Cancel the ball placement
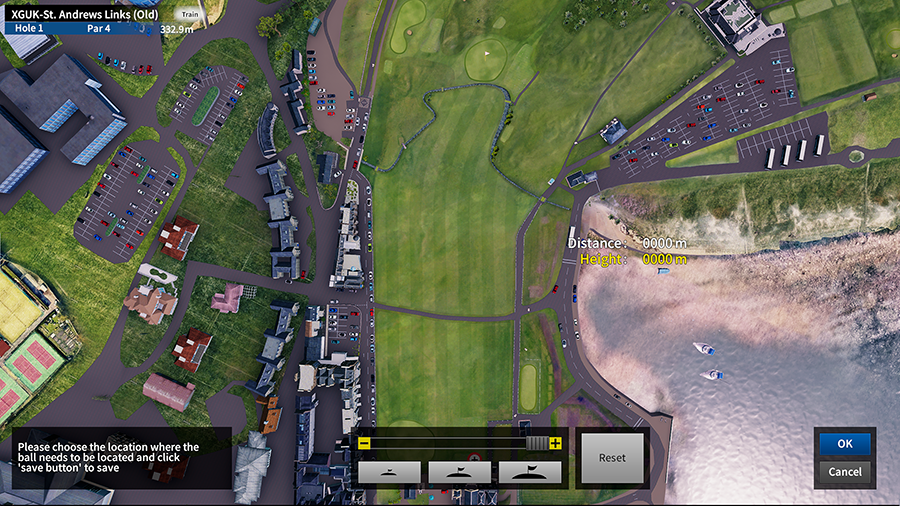900x506 pixels. click(844, 471)
